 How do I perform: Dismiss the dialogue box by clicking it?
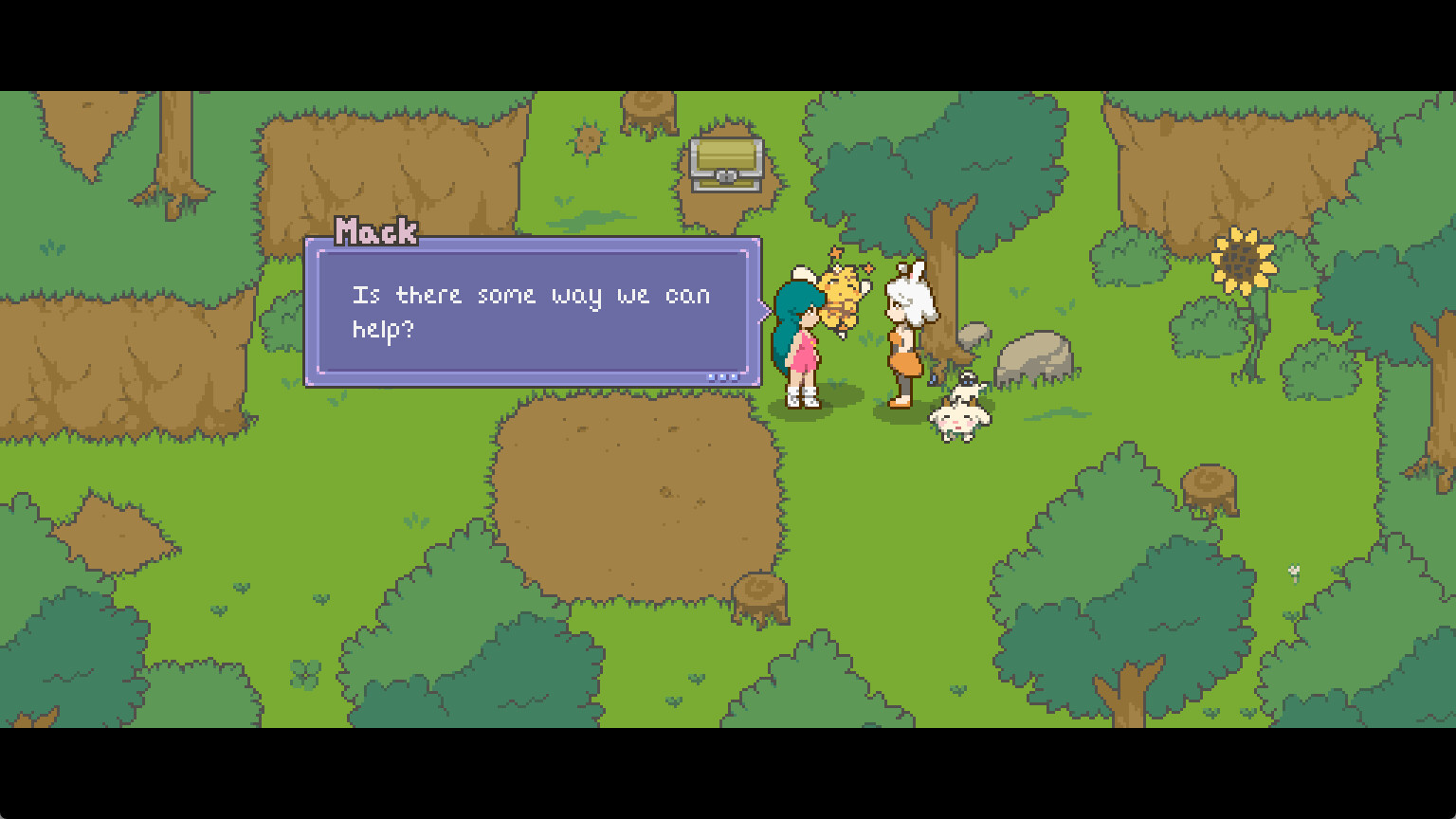(531, 313)
